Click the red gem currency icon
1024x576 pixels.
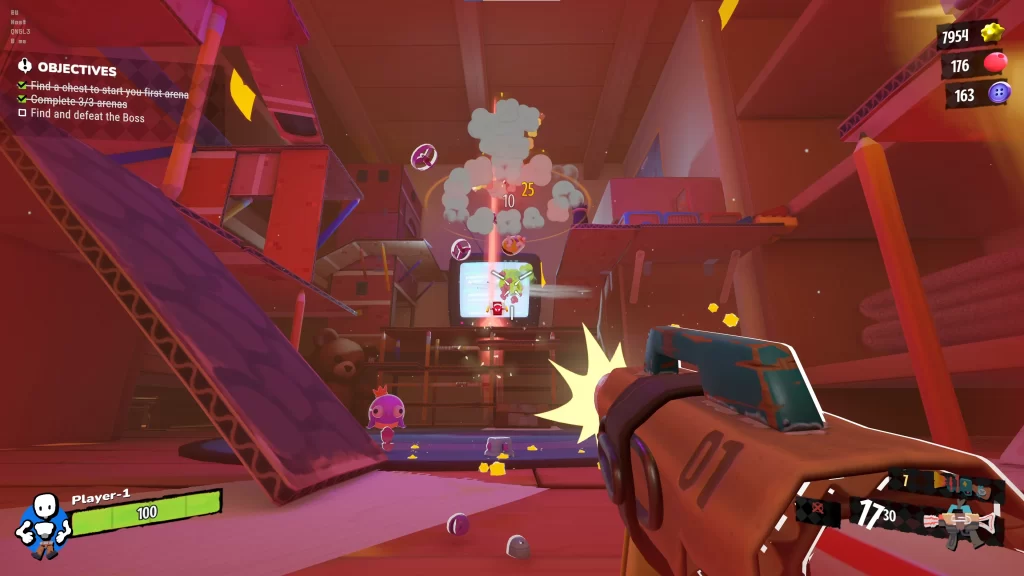coord(995,64)
